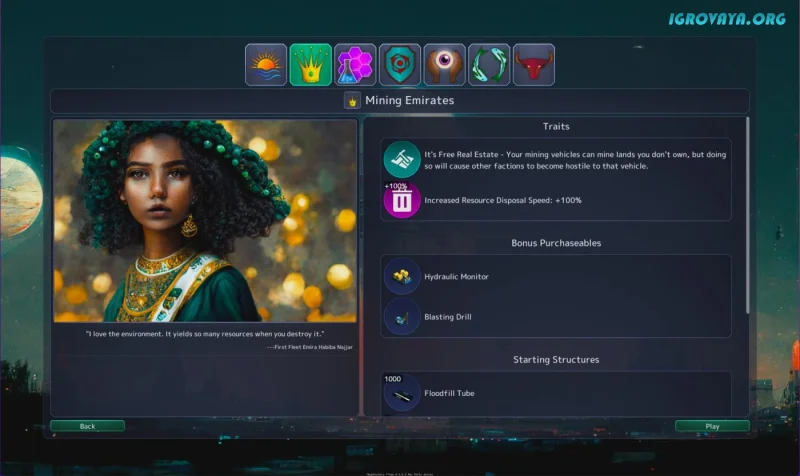Click the Emira Habiba Najjar portrait
Viewport: 800px width, 476px height.
(205, 220)
